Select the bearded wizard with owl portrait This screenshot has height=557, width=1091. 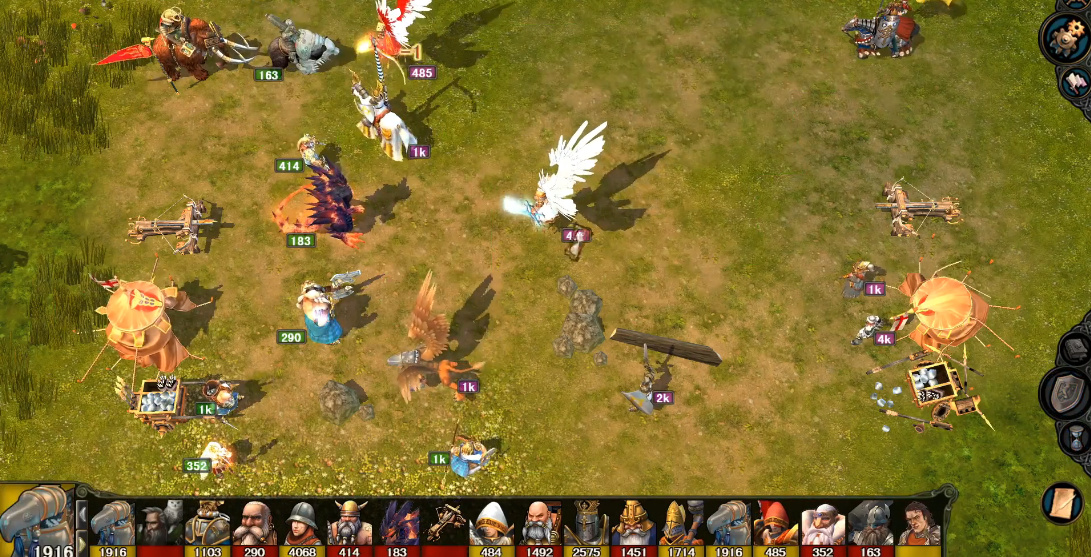[159, 524]
